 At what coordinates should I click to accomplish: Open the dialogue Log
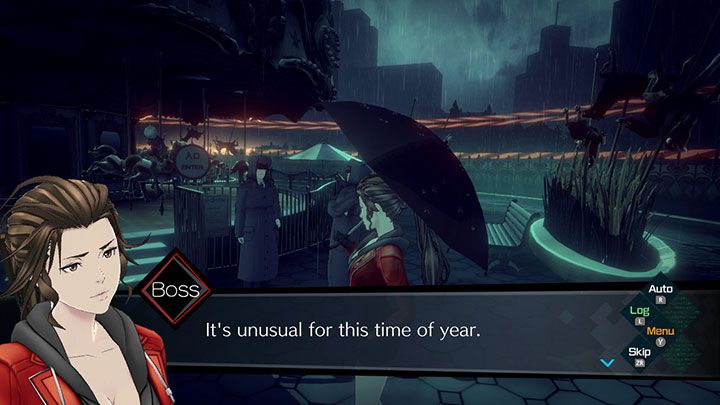pyautogui.click(x=639, y=311)
